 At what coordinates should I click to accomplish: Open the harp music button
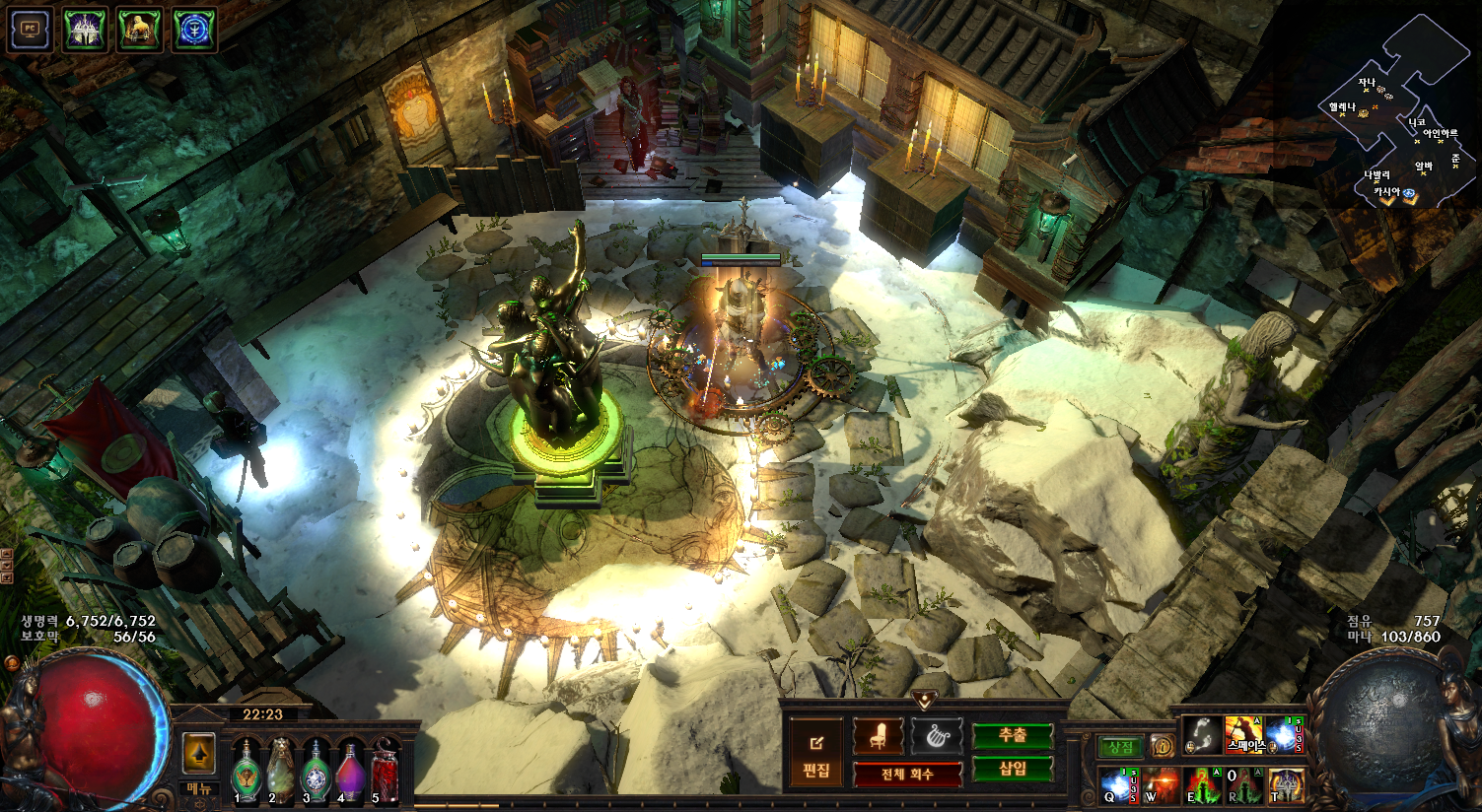coord(936,736)
